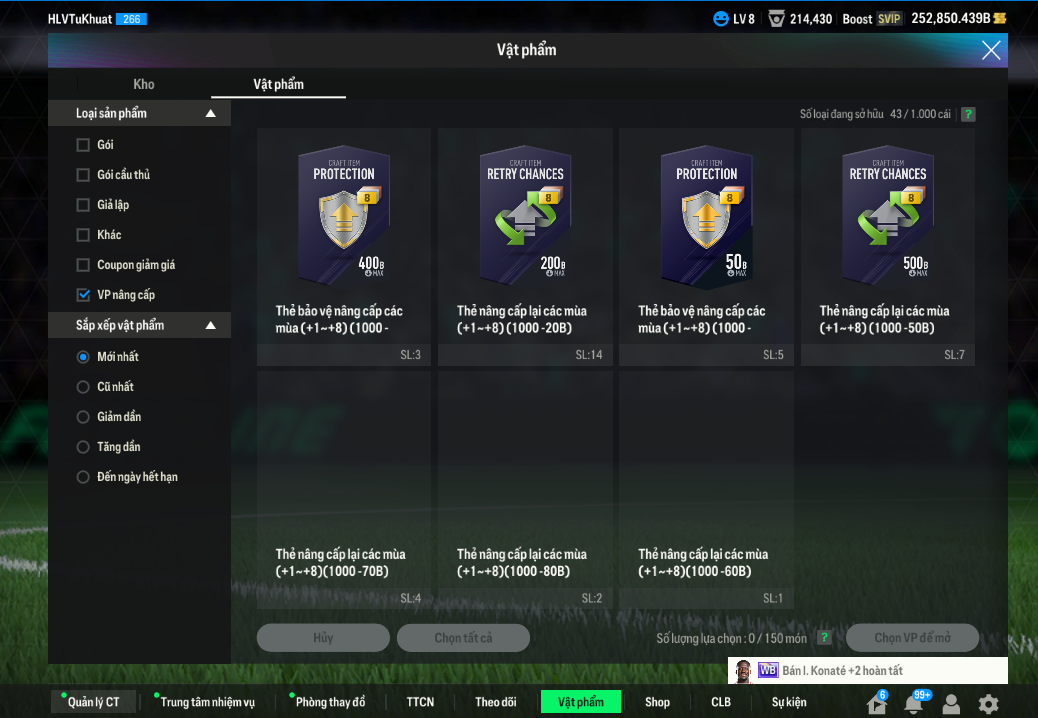The height and width of the screenshot is (718, 1038).
Task: Enable the Gói cầu thủ filter
Action: click(83, 175)
